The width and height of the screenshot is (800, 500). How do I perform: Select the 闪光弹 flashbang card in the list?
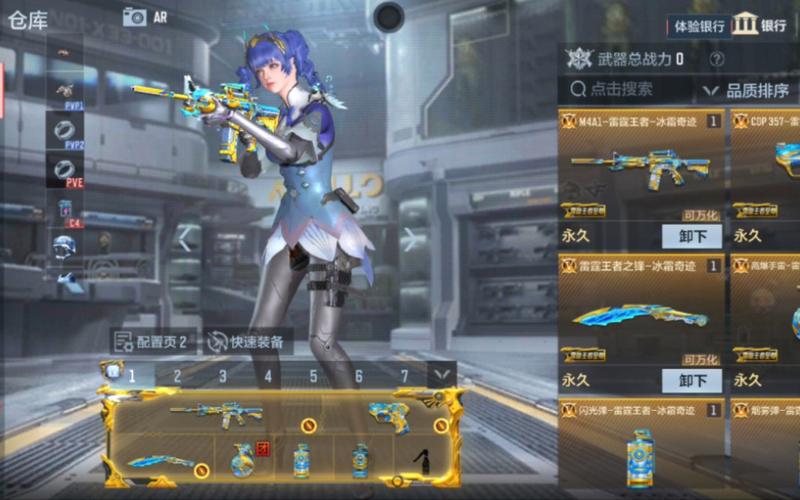[642, 447]
